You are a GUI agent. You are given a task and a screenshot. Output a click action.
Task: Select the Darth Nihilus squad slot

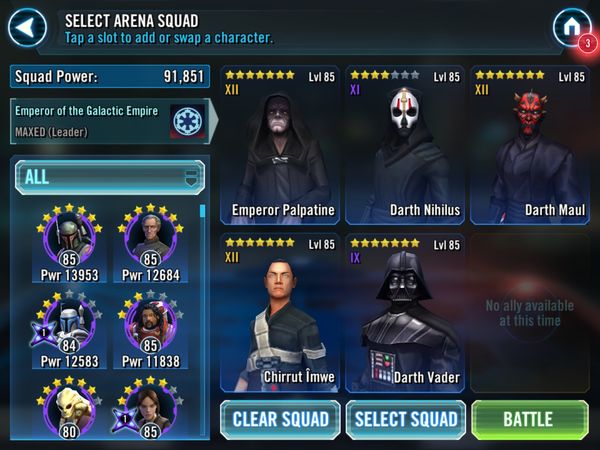pos(407,147)
